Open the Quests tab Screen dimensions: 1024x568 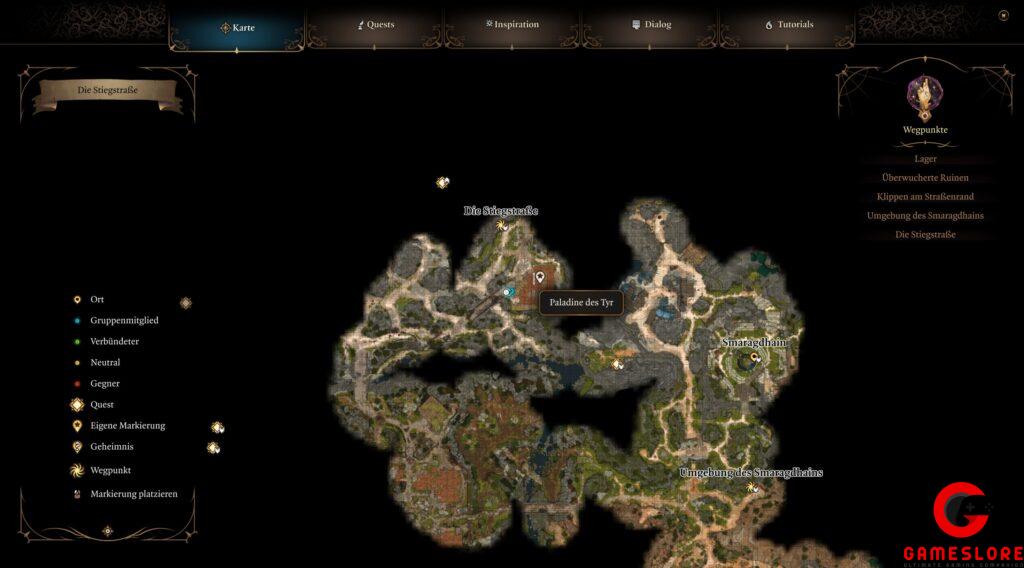click(376, 25)
